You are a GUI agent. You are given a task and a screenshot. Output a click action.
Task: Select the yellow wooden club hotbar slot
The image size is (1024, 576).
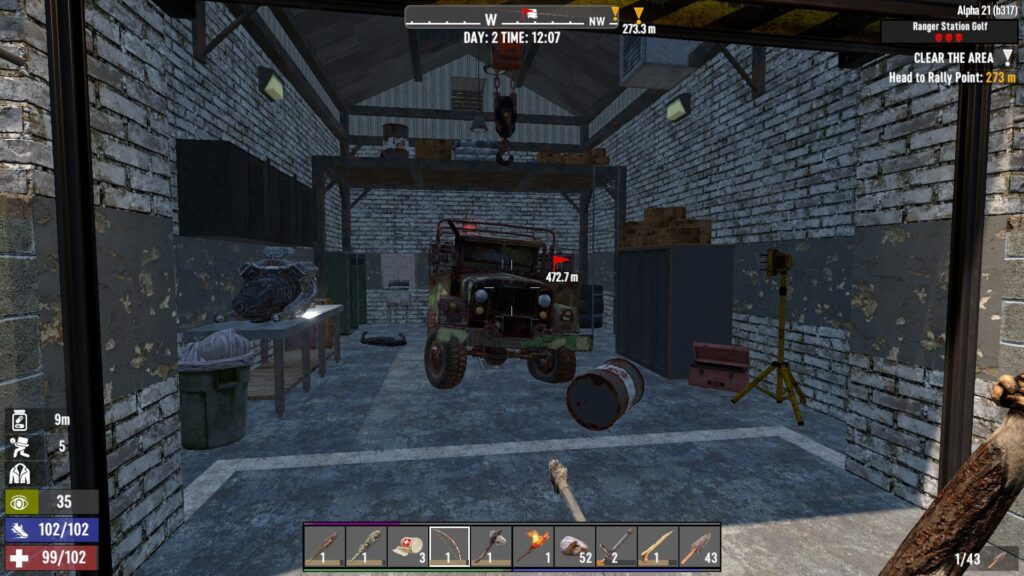click(657, 546)
